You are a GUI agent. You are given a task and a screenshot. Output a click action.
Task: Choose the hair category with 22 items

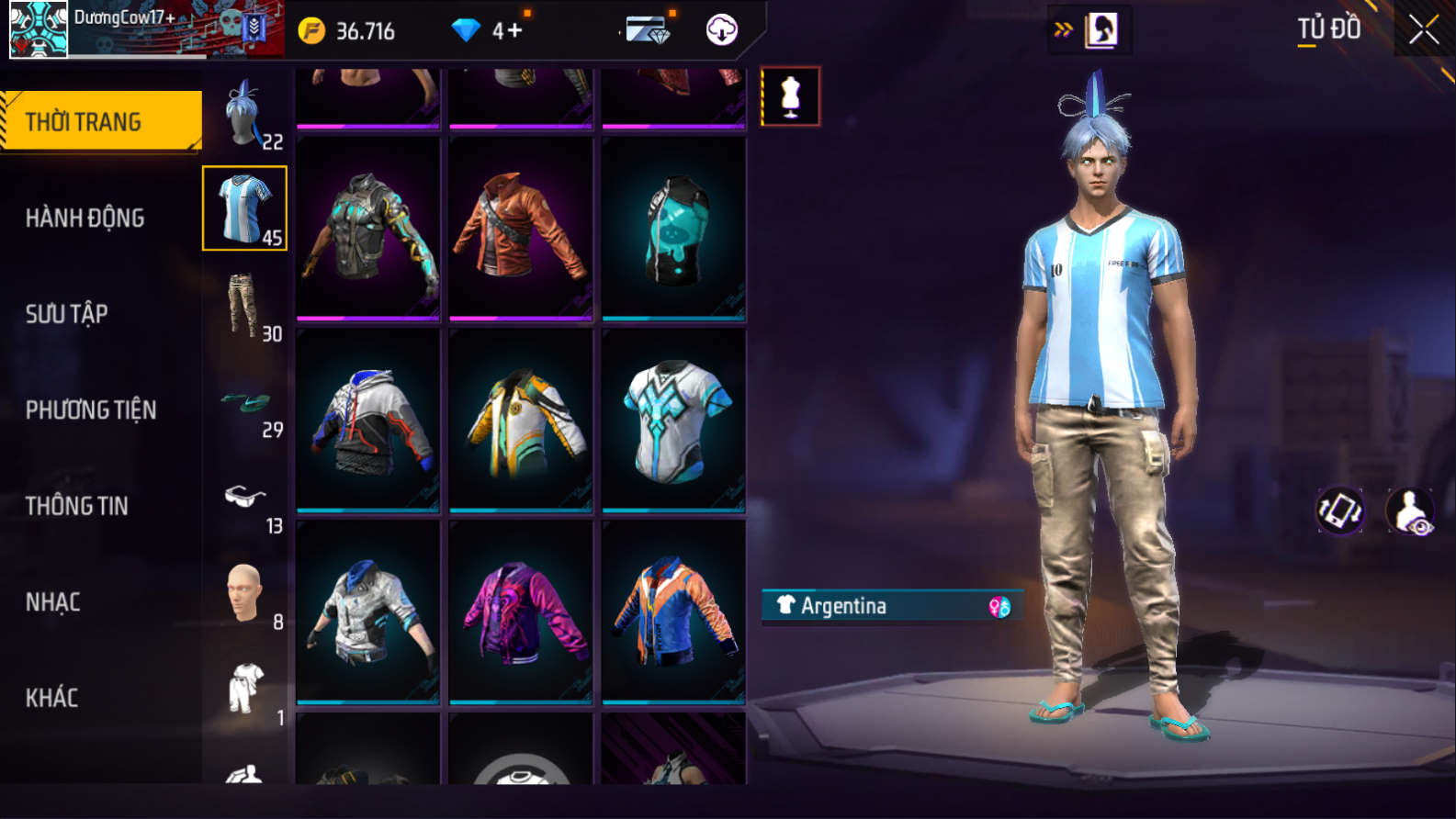coord(245,114)
